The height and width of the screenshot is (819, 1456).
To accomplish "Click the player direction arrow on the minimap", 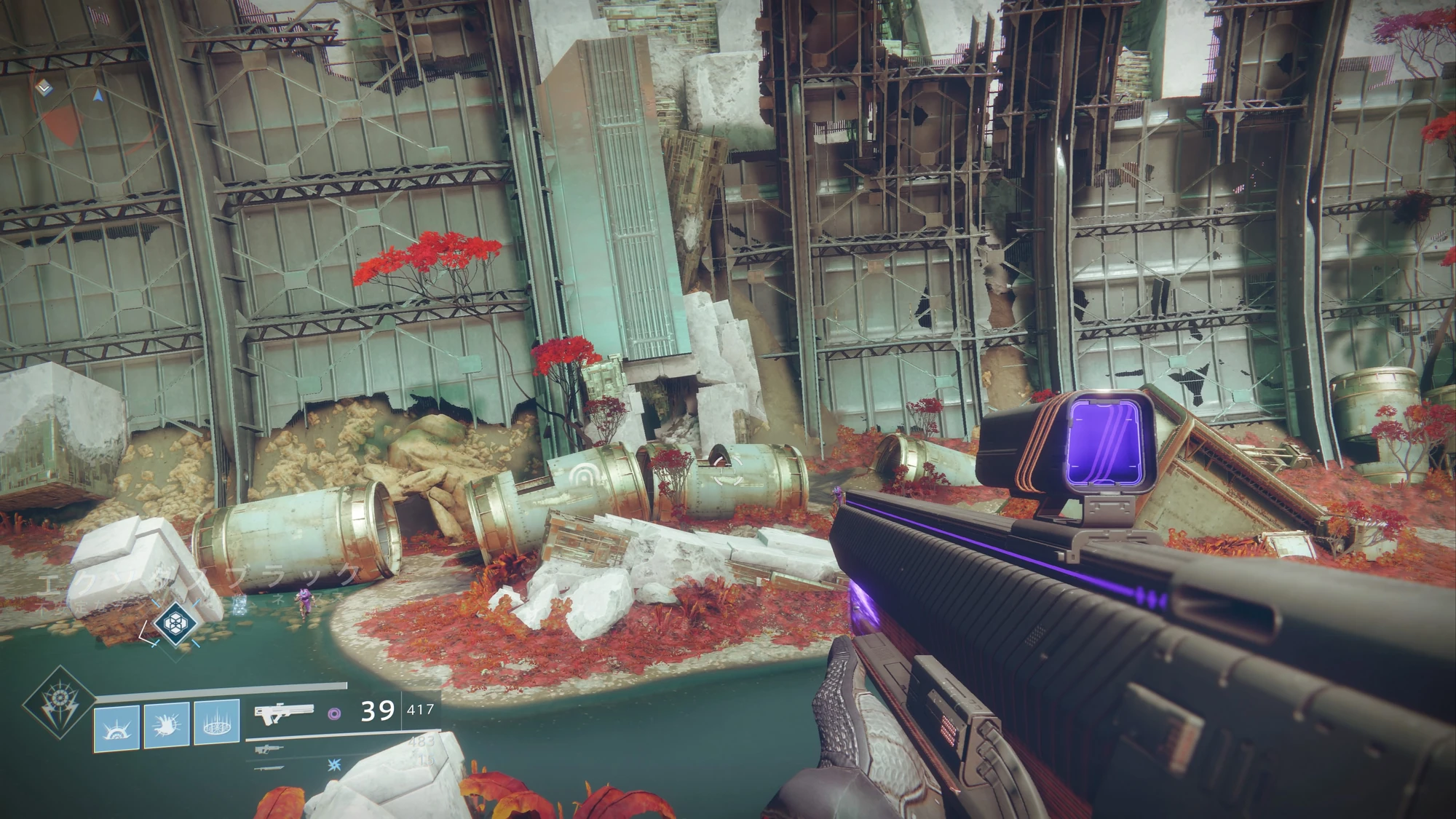I will (97, 94).
